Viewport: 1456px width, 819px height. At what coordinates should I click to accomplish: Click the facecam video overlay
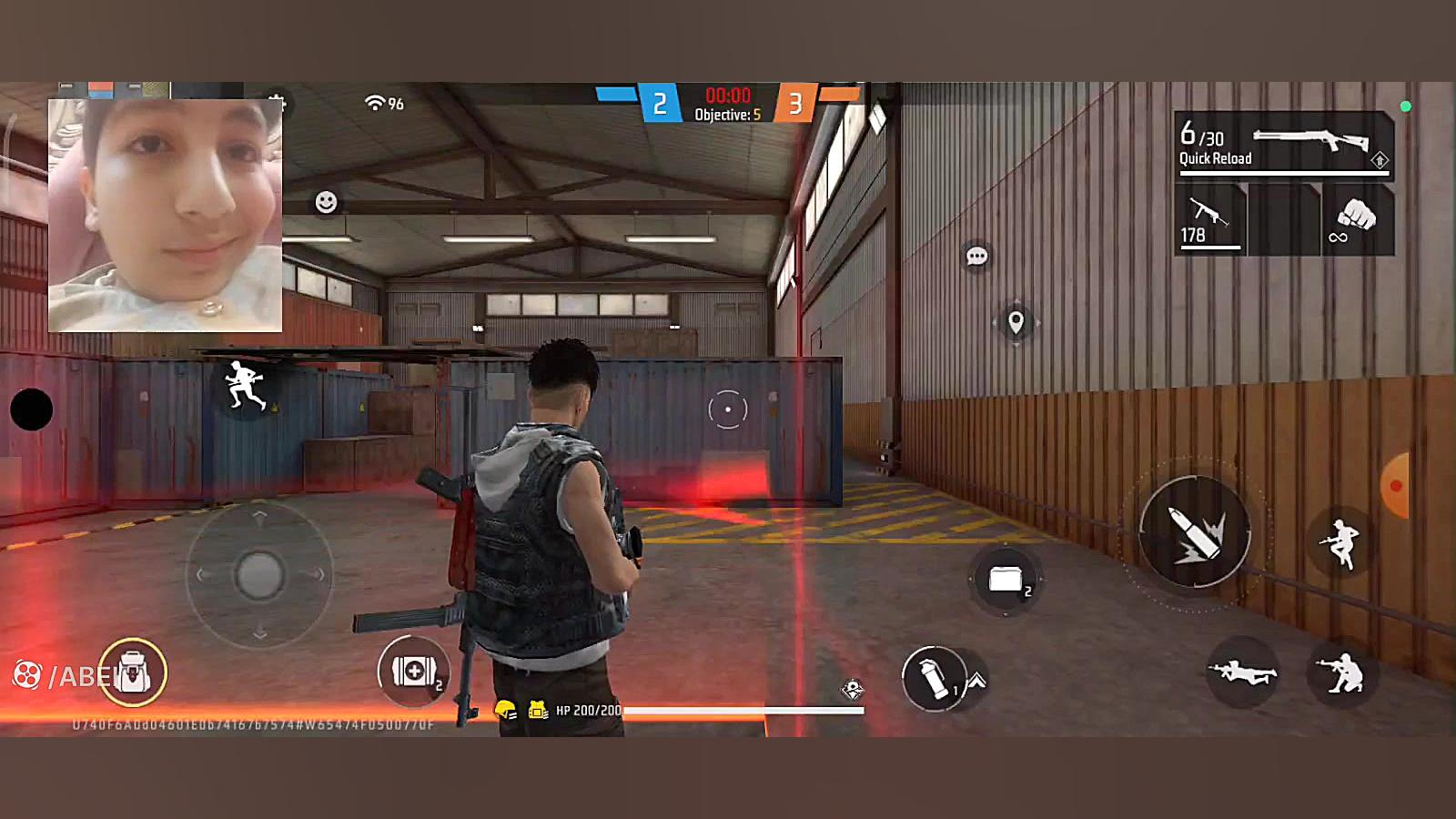(165, 215)
